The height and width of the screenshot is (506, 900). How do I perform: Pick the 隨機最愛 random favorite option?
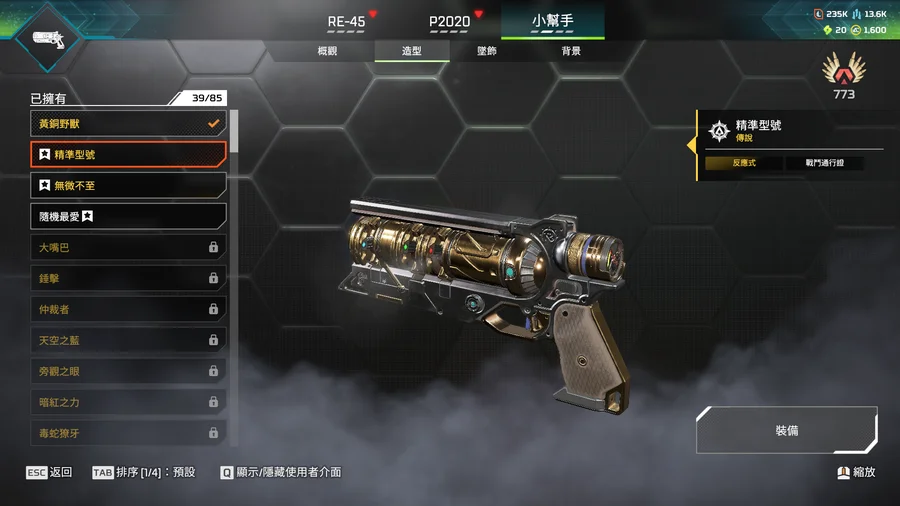(128, 216)
